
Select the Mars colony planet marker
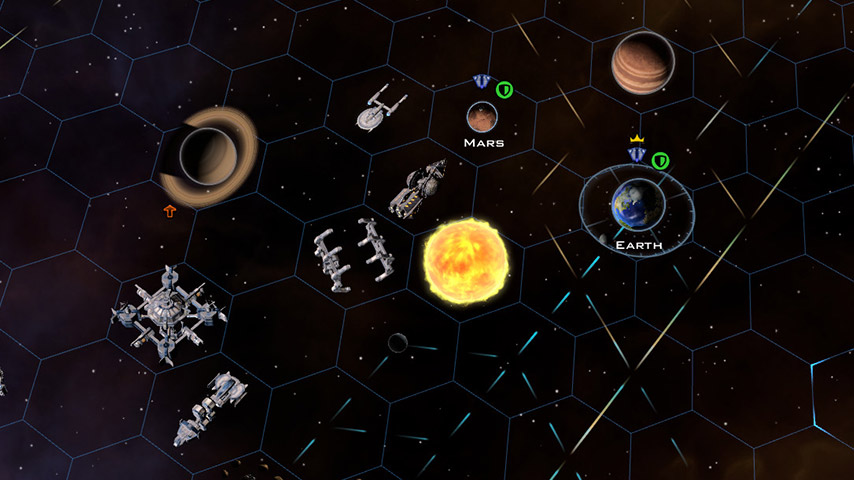(483, 118)
